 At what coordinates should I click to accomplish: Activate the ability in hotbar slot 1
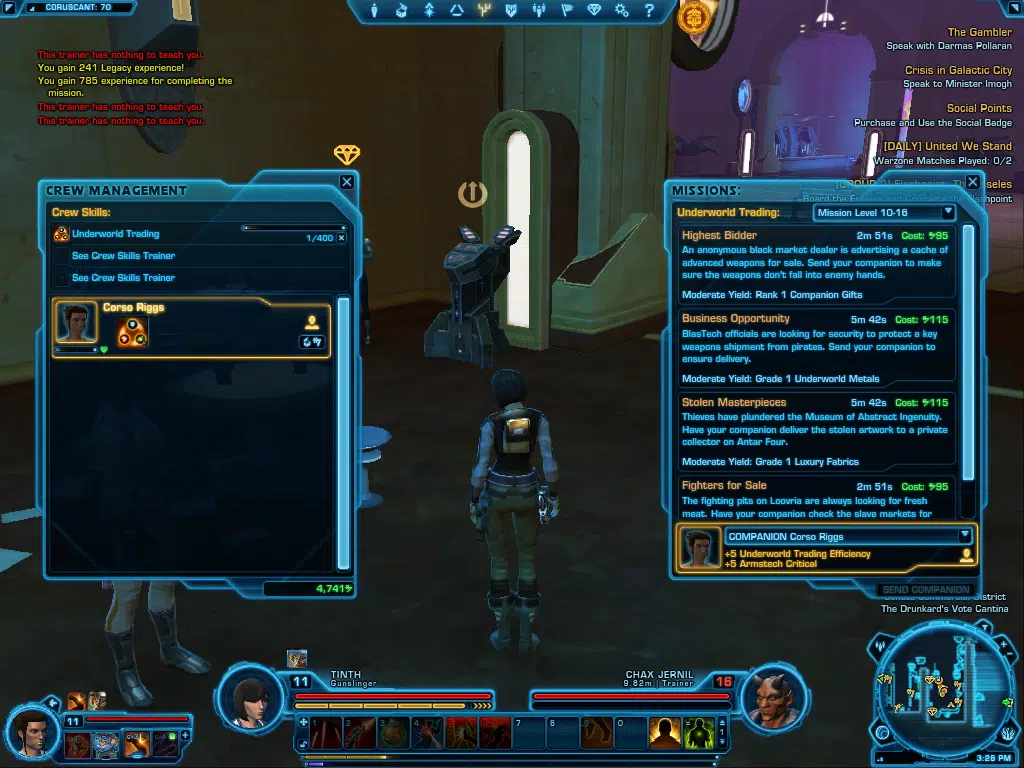324,733
